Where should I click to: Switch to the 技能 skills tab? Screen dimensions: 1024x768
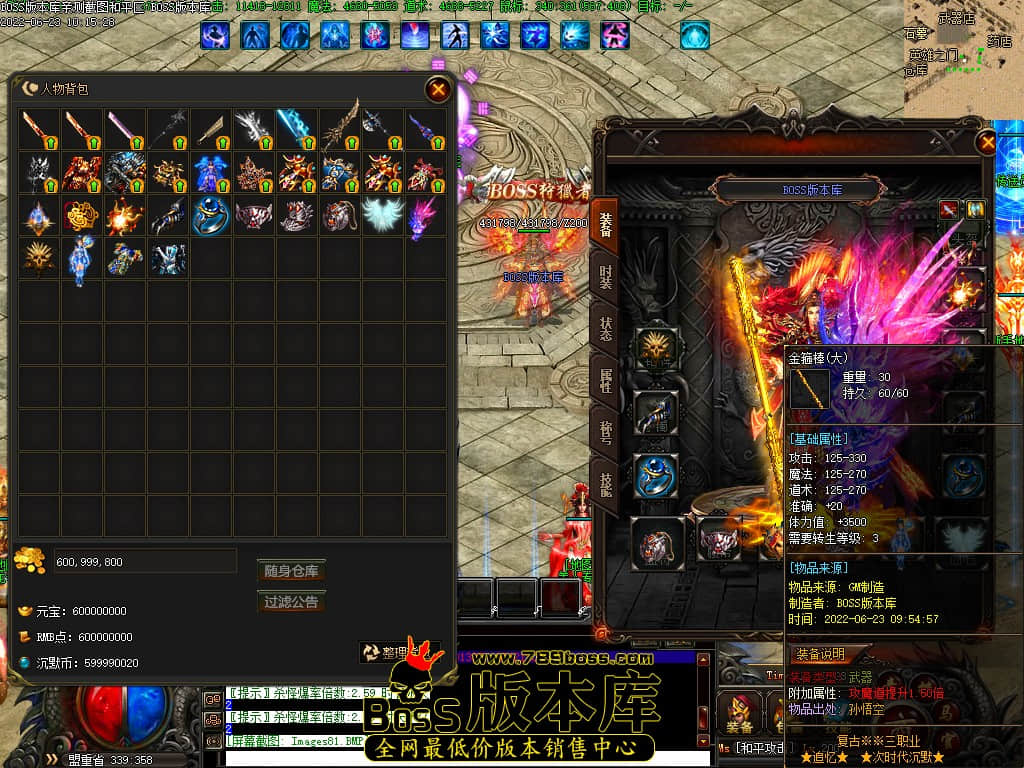pyautogui.click(x=606, y=485)
